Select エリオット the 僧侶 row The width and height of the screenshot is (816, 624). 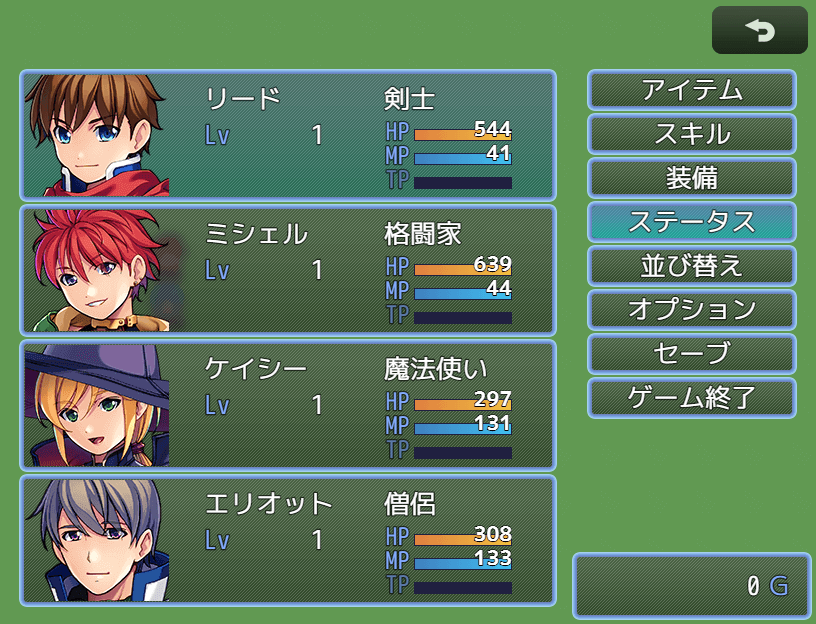point(287,540)
